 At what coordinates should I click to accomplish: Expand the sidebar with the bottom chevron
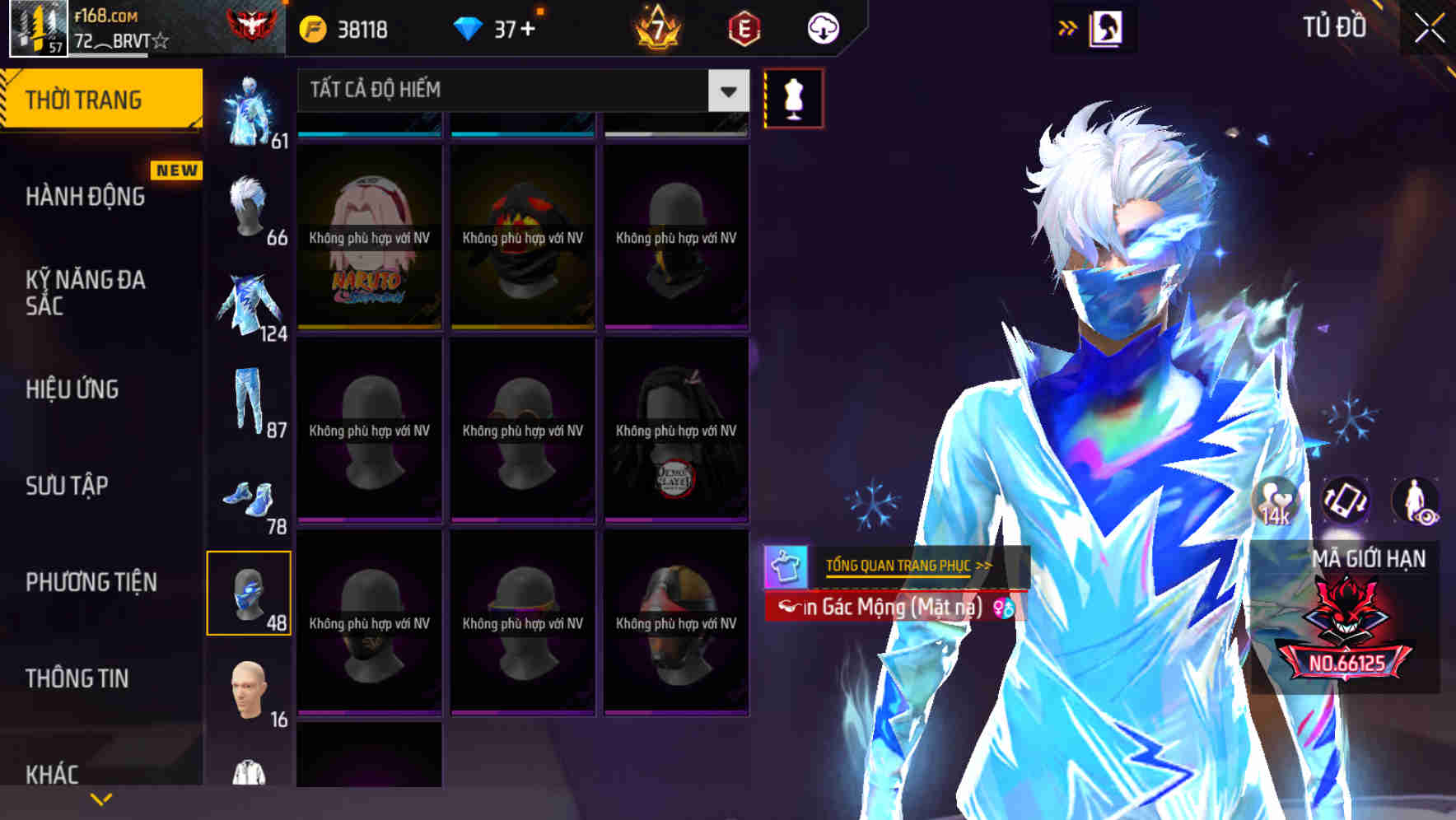tap(99, 799)
